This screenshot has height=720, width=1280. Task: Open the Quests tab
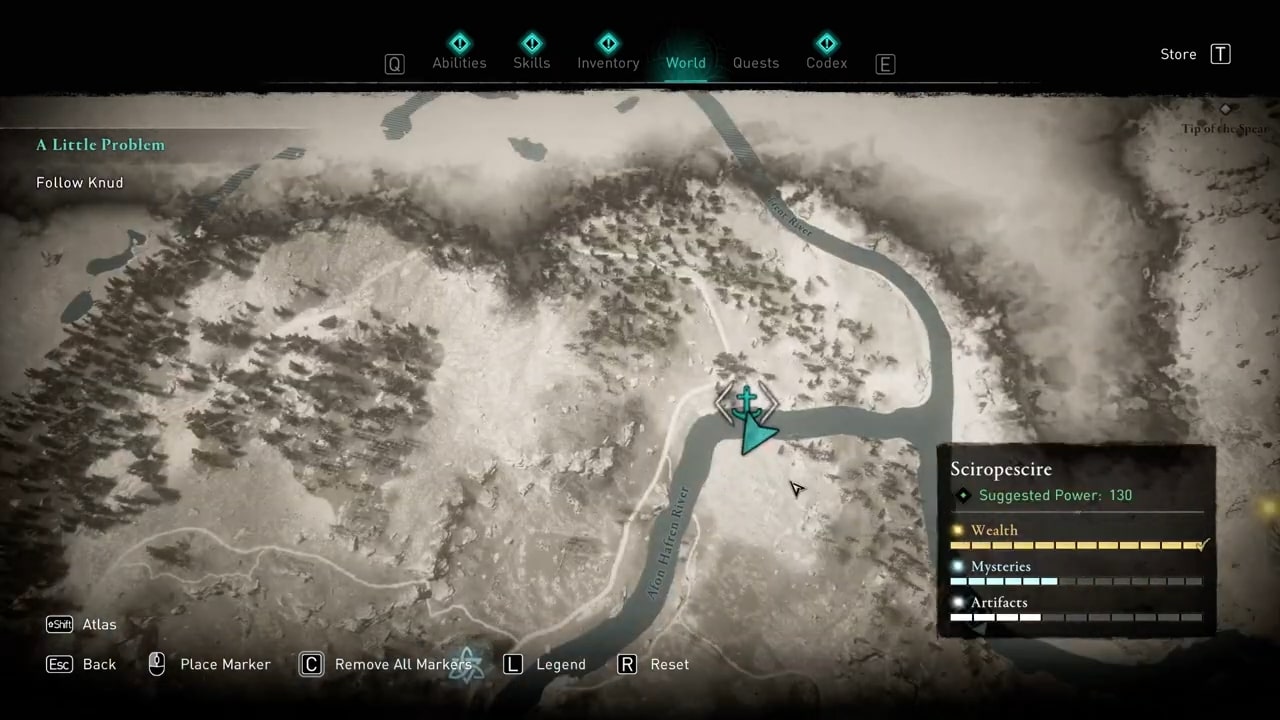click(x=756, y=62)
